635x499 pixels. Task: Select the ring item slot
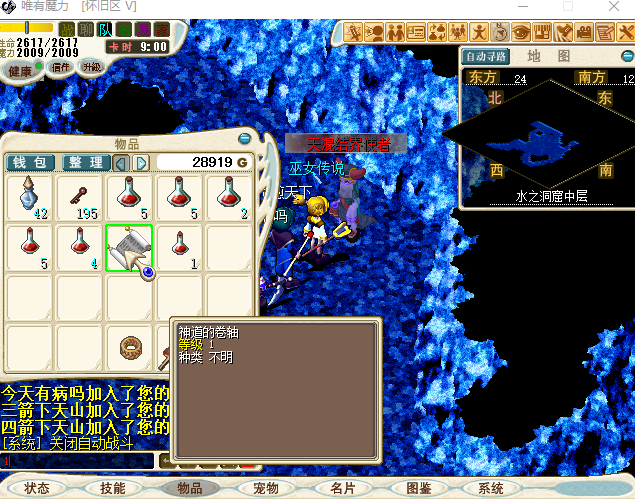coord(129,347)
